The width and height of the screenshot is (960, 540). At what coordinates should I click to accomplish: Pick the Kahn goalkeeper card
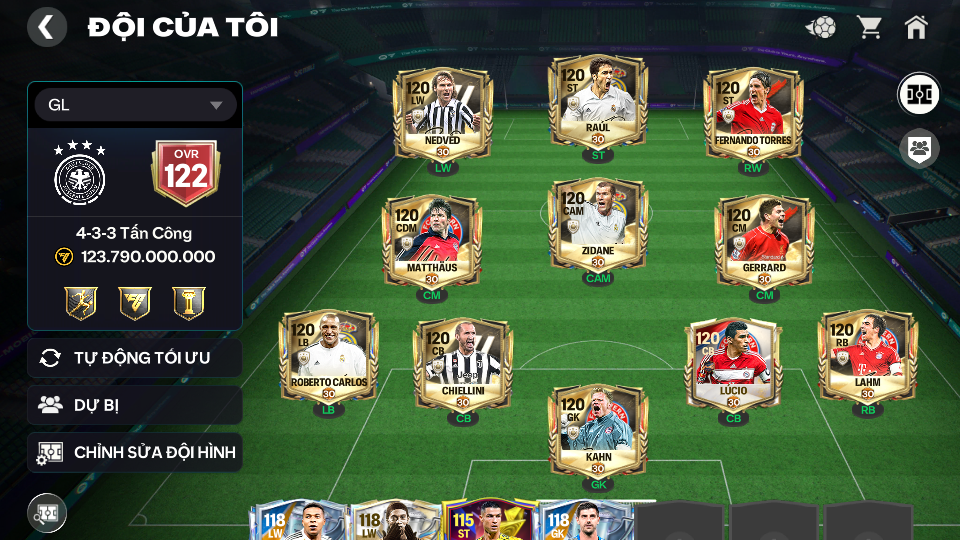597,430
